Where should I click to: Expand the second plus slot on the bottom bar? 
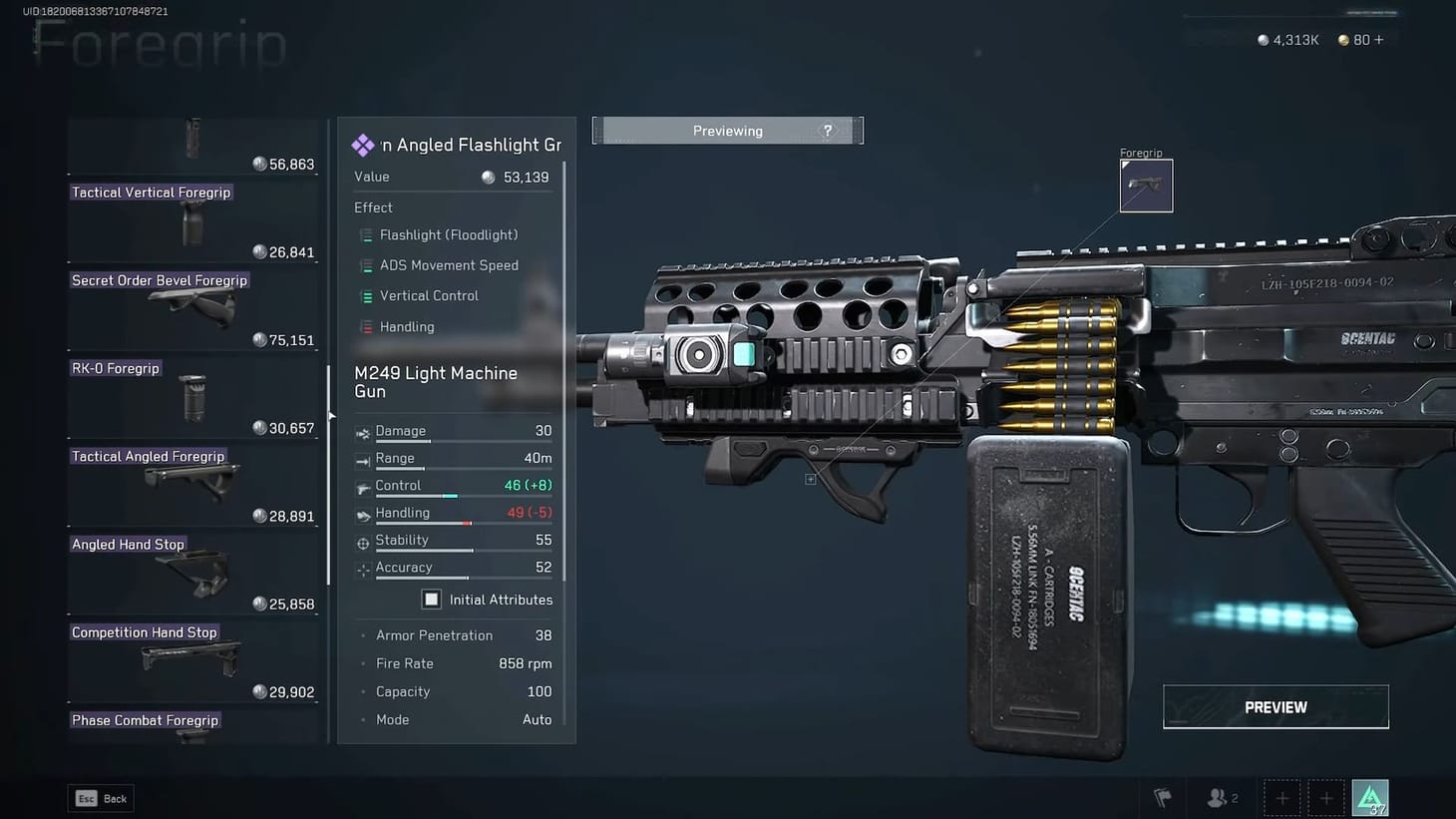coord(1326,797)
